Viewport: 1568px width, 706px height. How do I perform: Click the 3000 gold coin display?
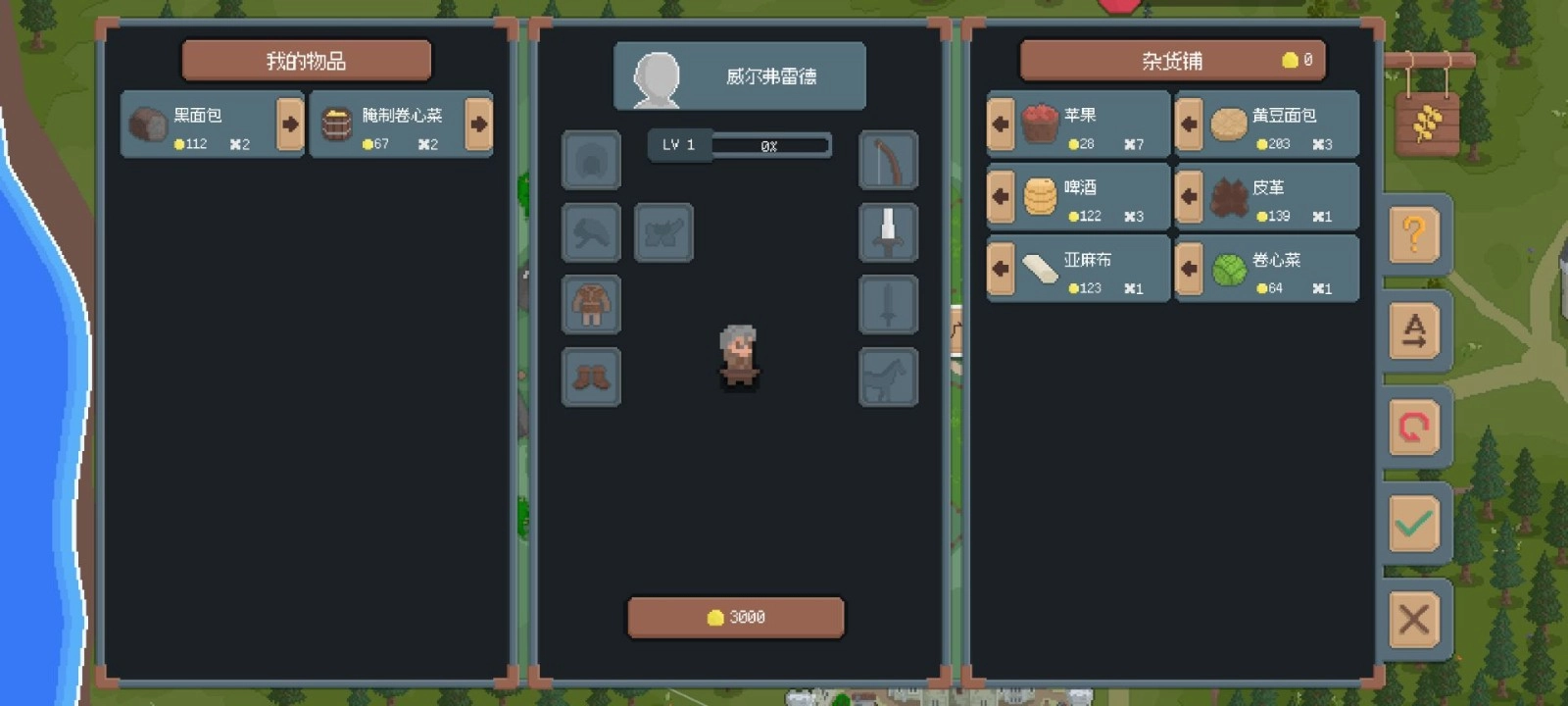point(736,617)
